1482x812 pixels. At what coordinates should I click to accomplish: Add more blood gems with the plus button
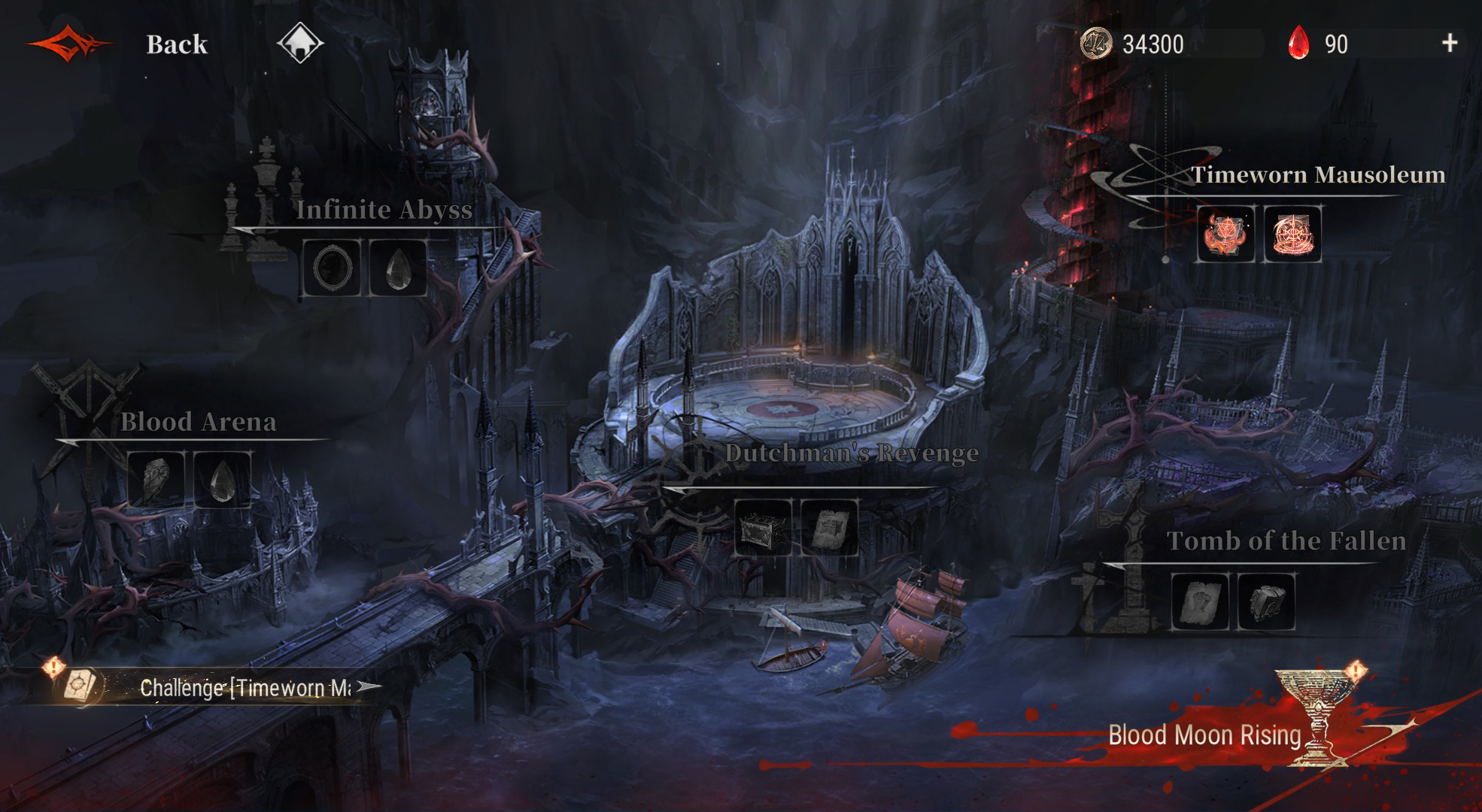[1449, 43]
